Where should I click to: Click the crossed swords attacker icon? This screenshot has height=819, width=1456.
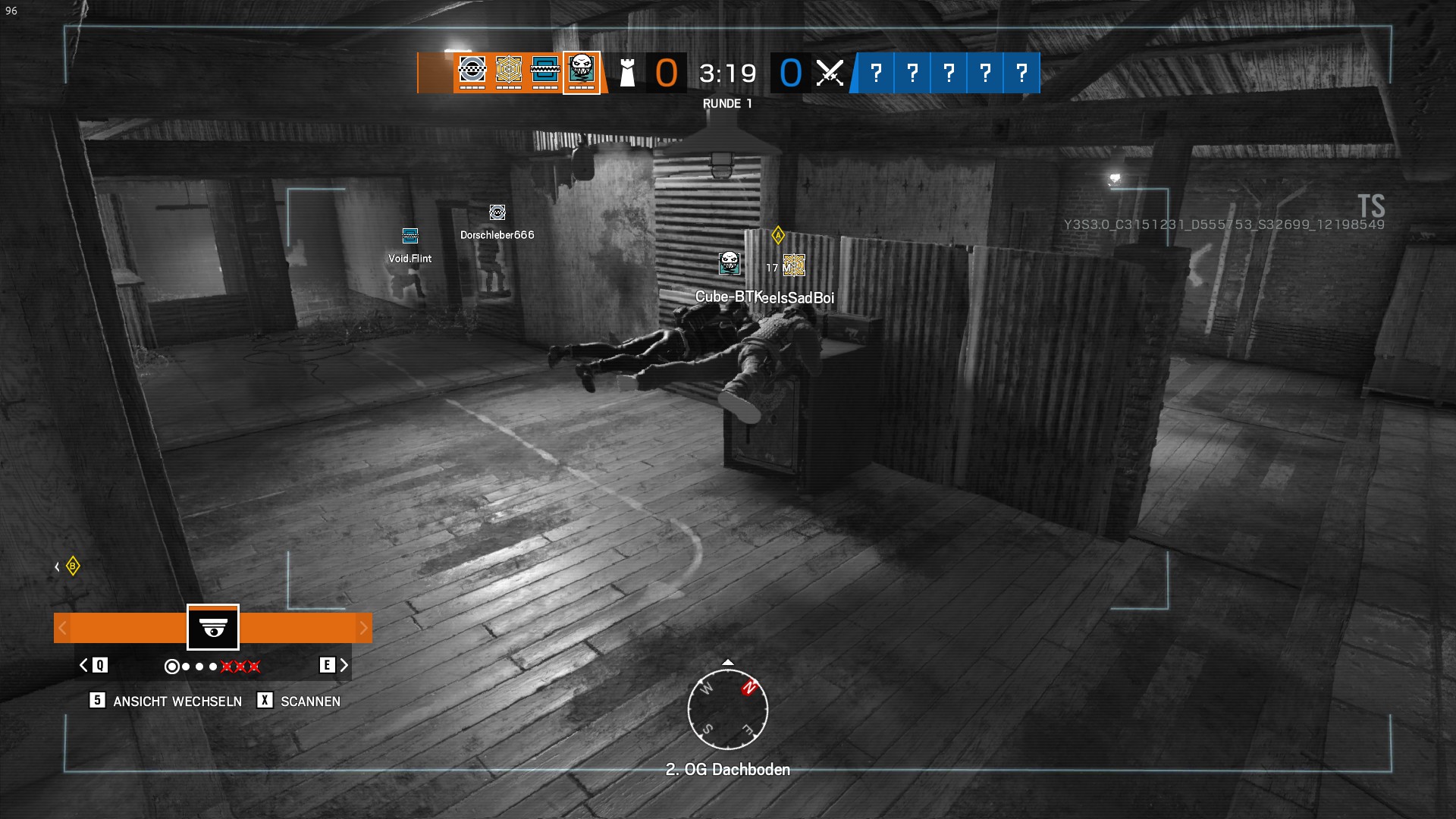tap(829, 72)
